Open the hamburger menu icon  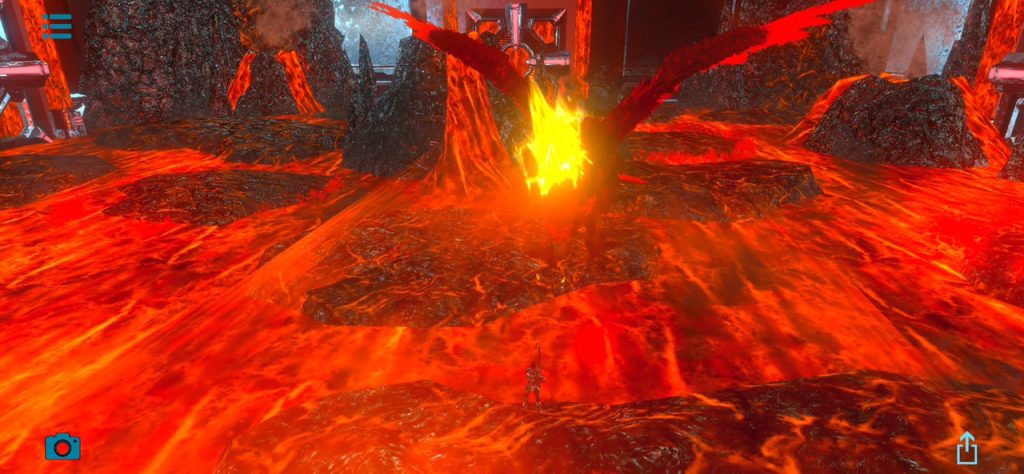(x=58, y=26)
